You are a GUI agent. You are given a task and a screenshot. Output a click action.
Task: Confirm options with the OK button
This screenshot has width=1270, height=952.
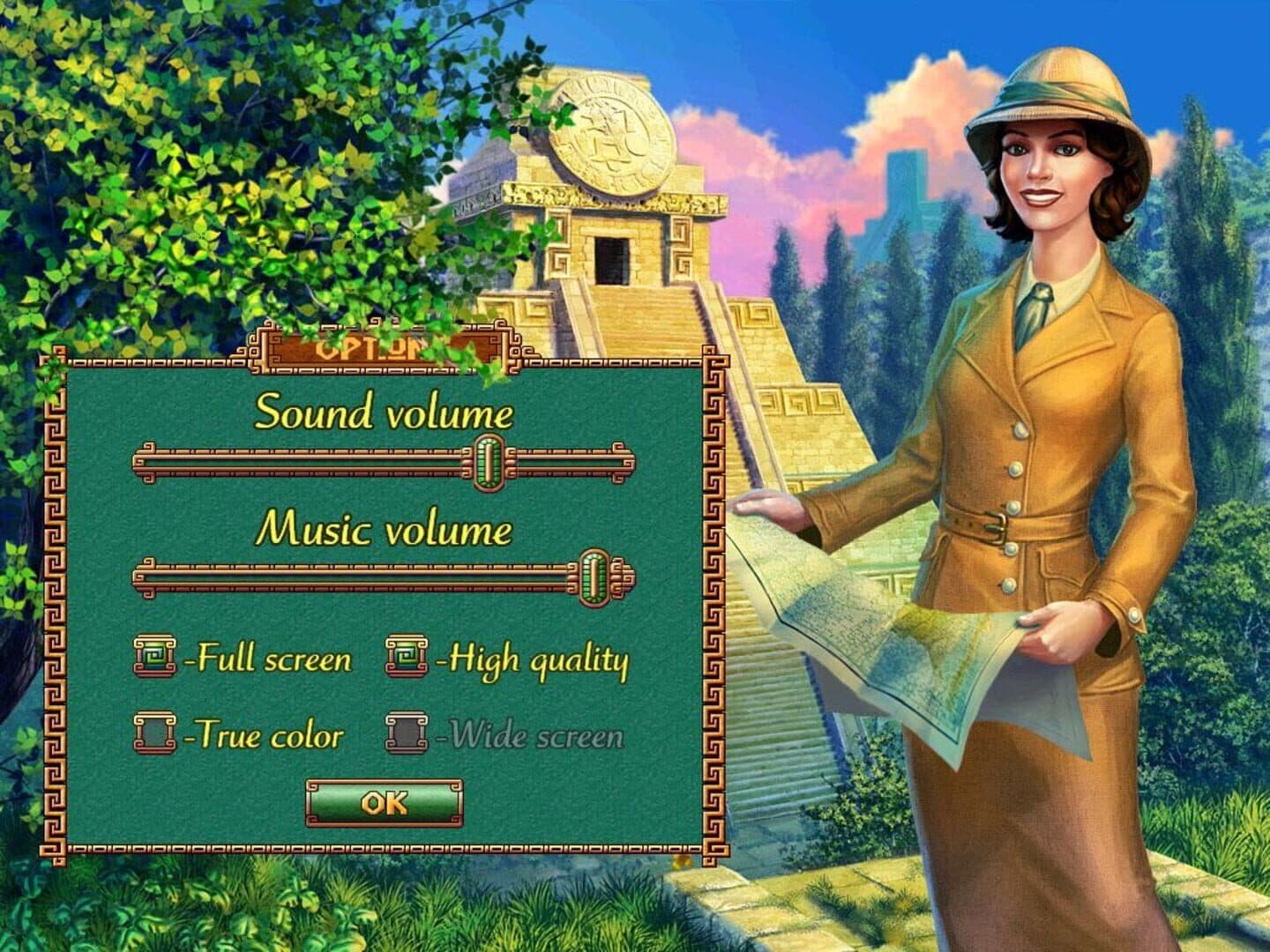[384, 803]
